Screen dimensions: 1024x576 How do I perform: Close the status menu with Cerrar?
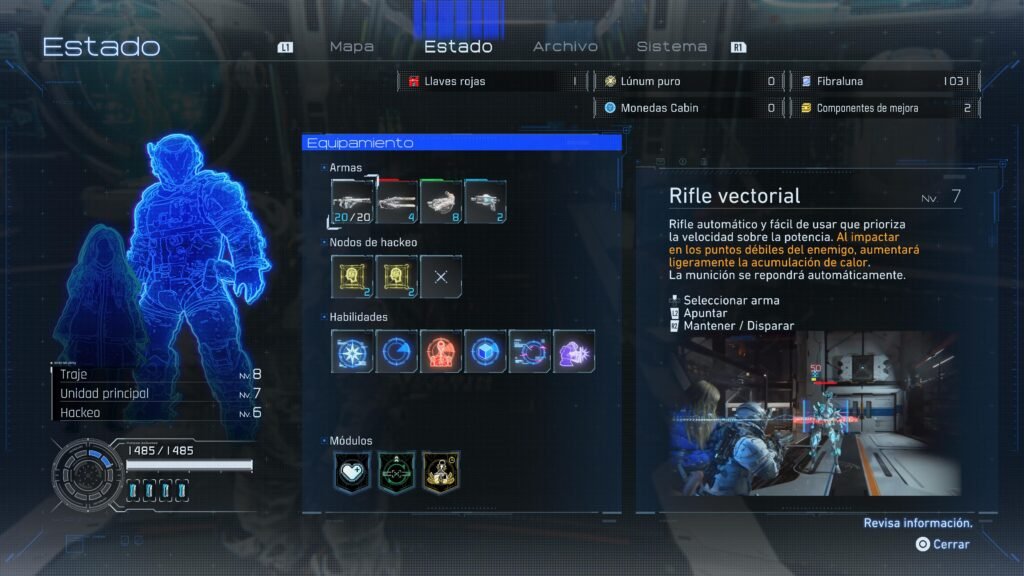click(x=943, y=544)
